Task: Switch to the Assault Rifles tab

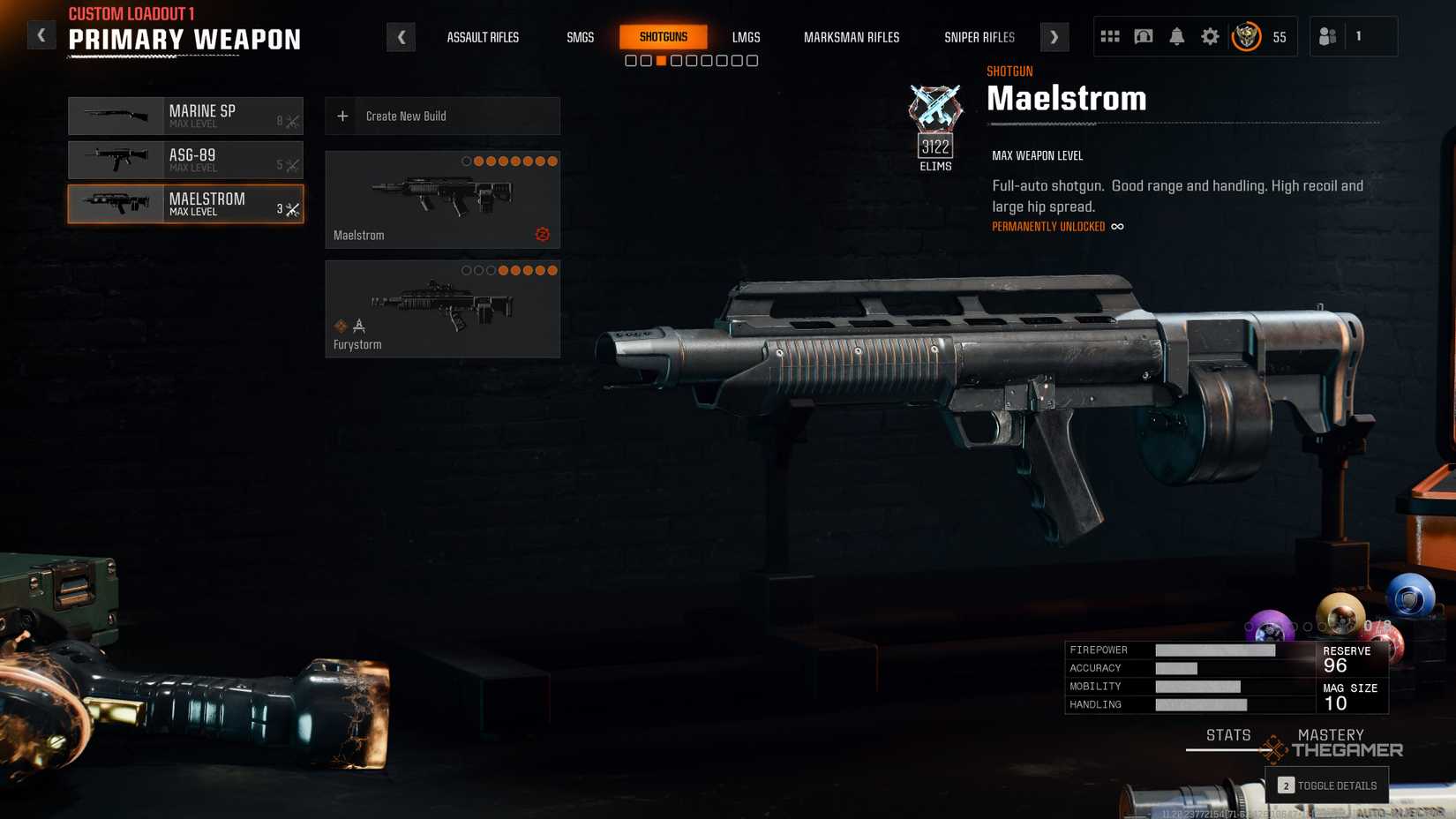Action: point(483,37)
